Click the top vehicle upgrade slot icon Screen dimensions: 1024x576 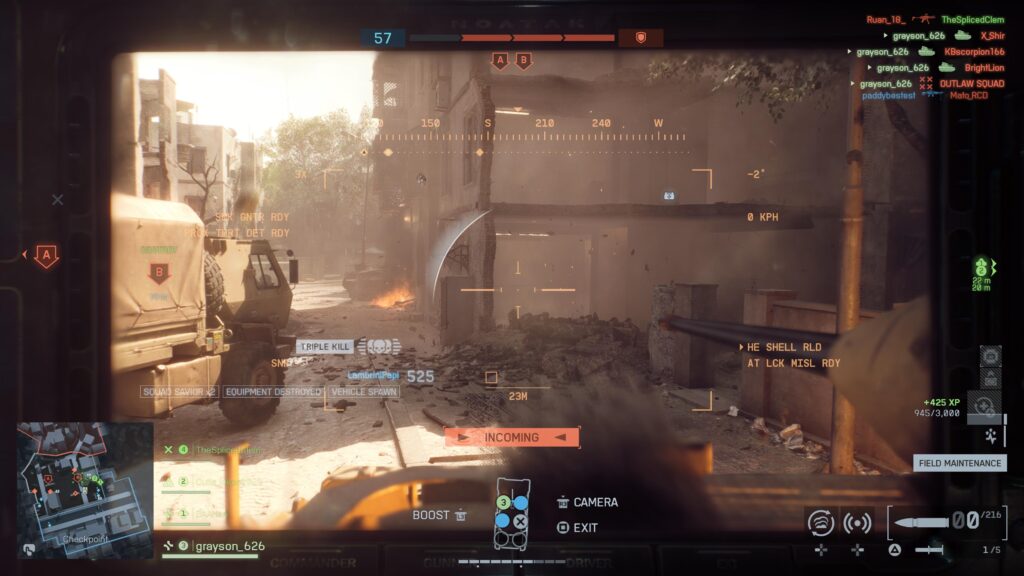coord(990,354)
